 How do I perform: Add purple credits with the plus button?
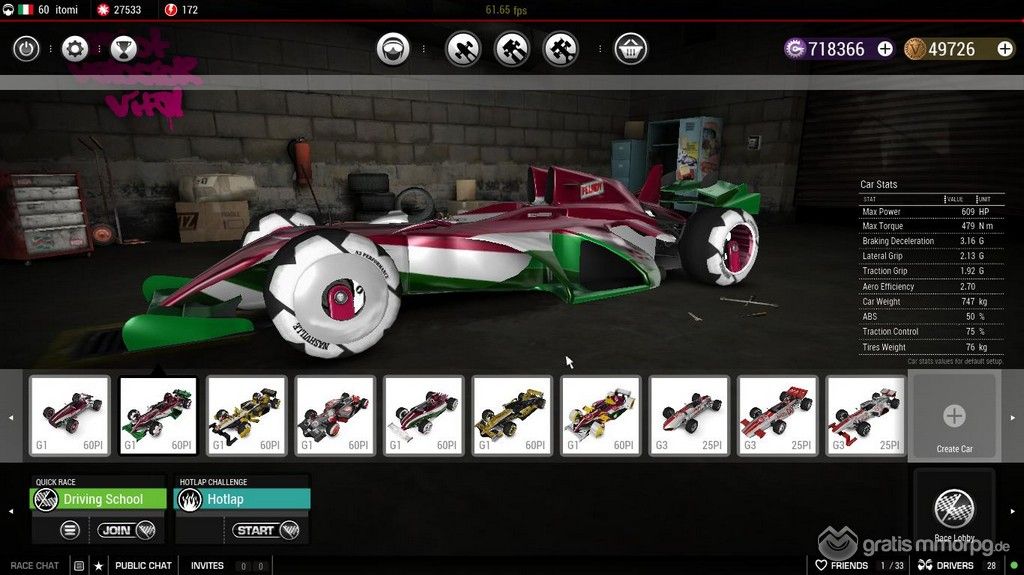pyautogui.click(x=885, y=49)
